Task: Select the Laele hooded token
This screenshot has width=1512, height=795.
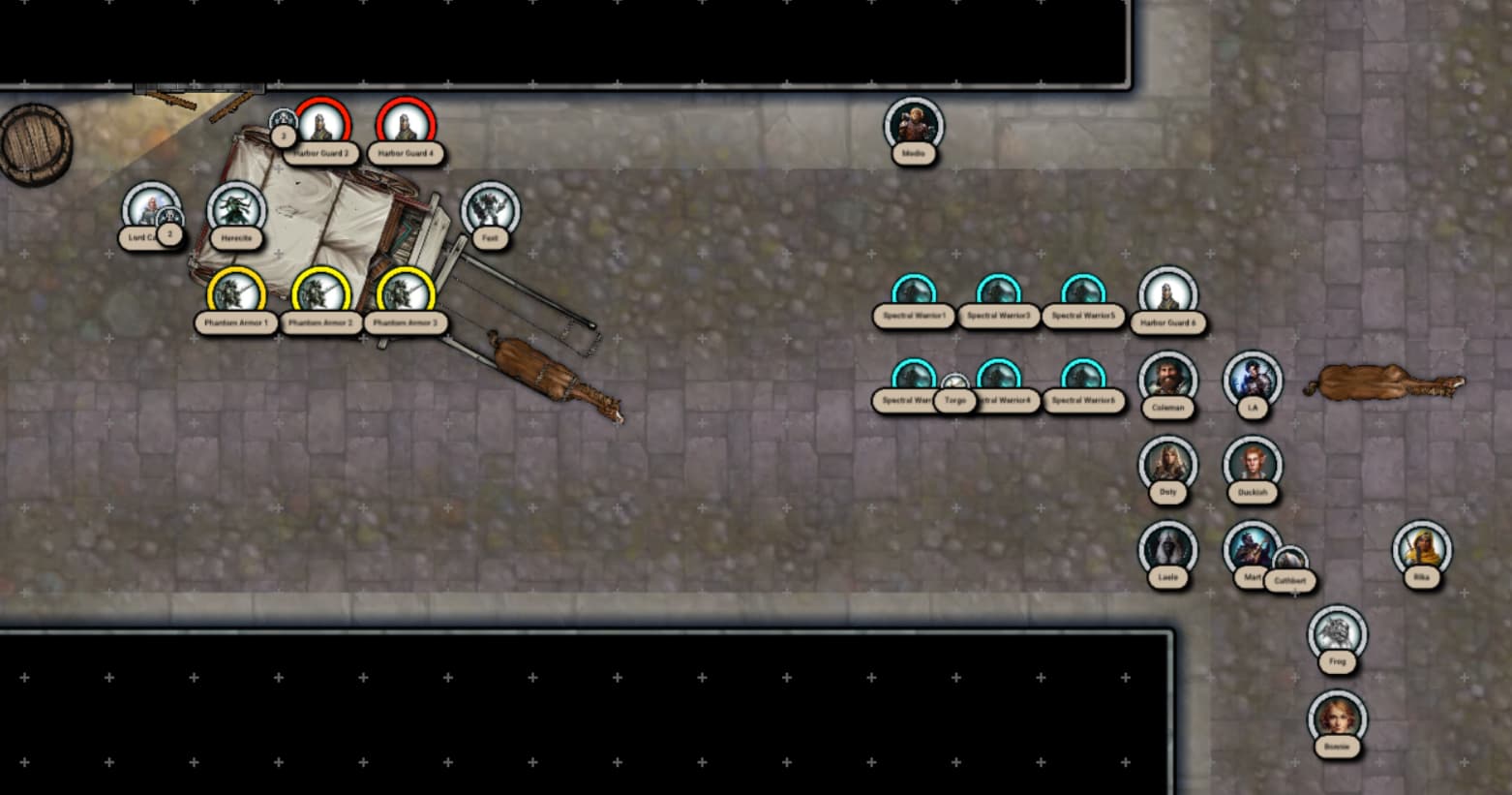Action: 1167,548
